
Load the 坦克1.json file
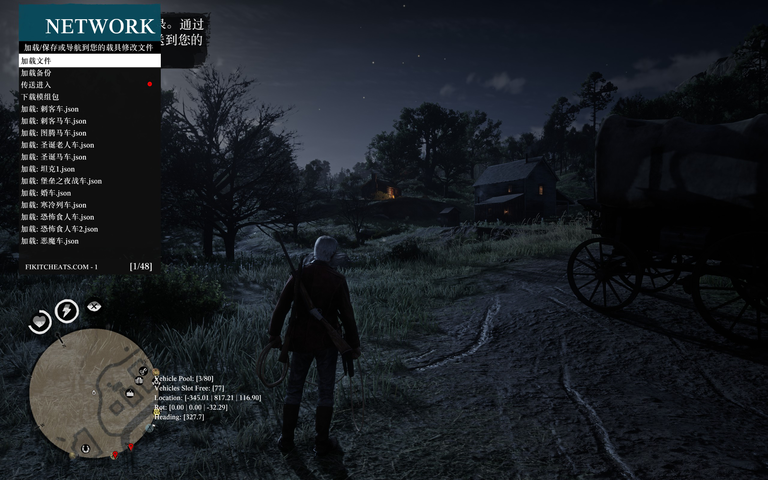89,169
